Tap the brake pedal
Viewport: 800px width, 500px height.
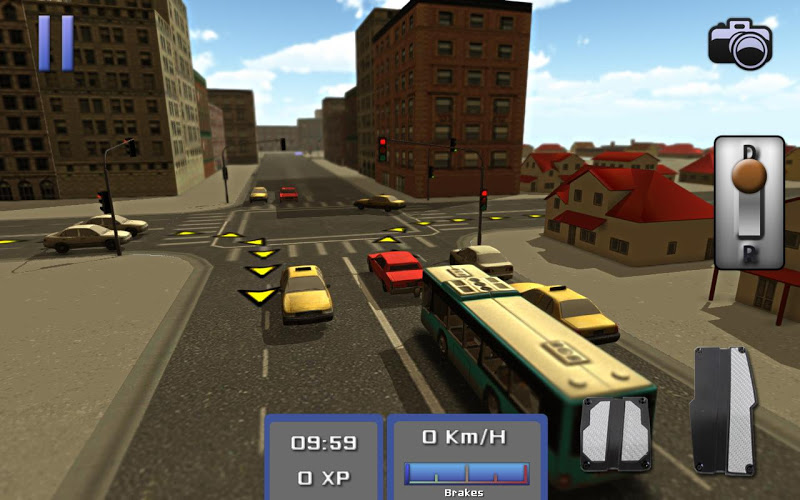click(616, 432)
